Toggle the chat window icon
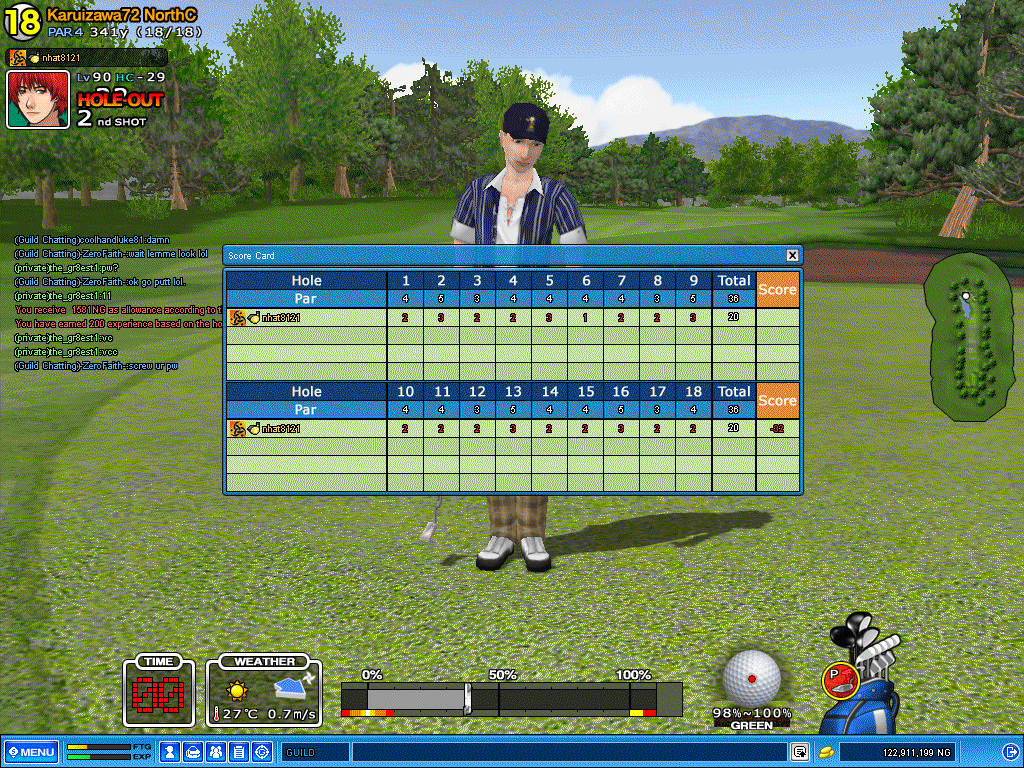The width and height of the screenshot is (1024, 768). pyautogui.click(x=799, y=752)
